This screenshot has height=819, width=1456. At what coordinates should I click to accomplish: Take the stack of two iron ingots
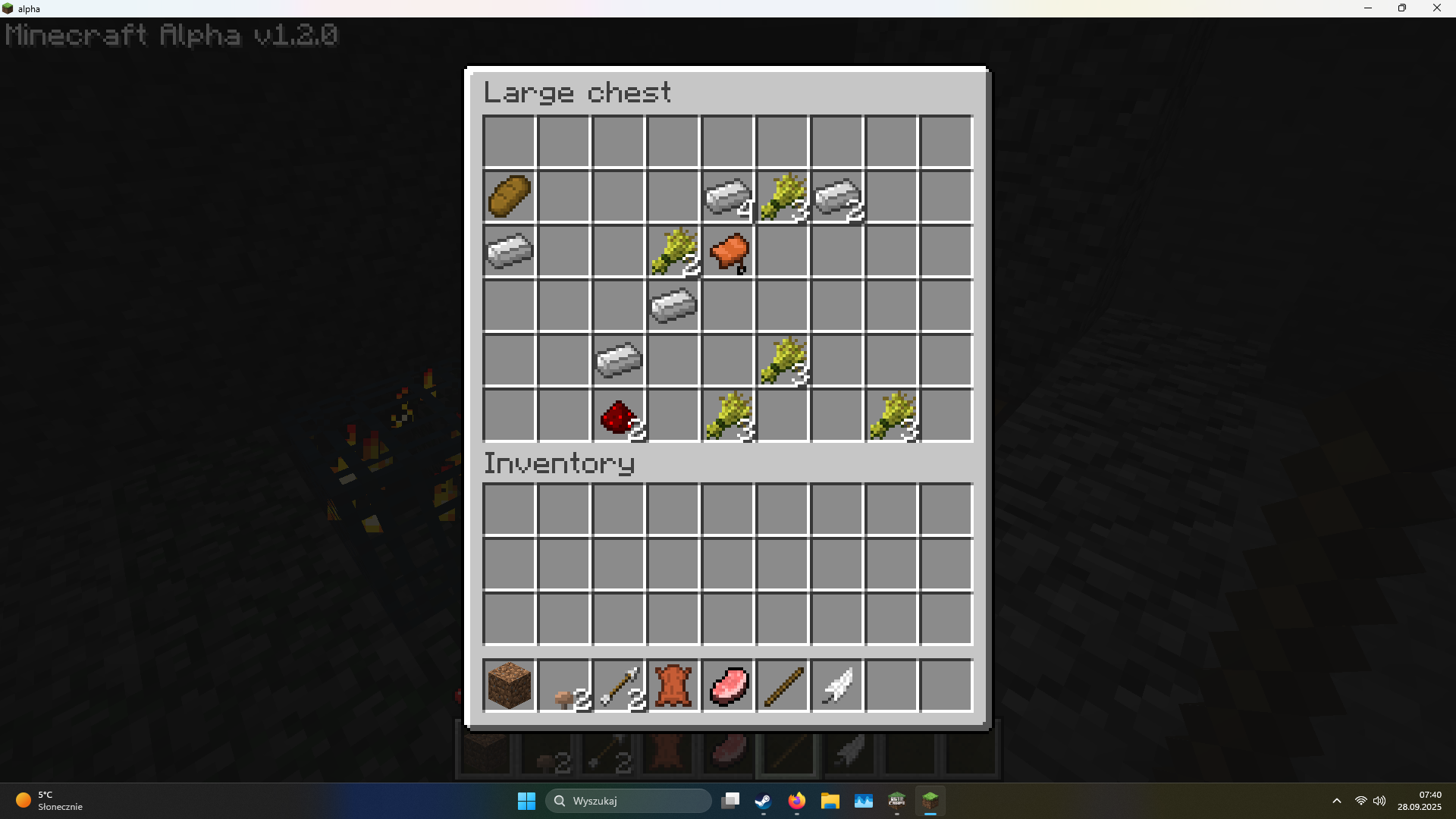tap(837, 196)
